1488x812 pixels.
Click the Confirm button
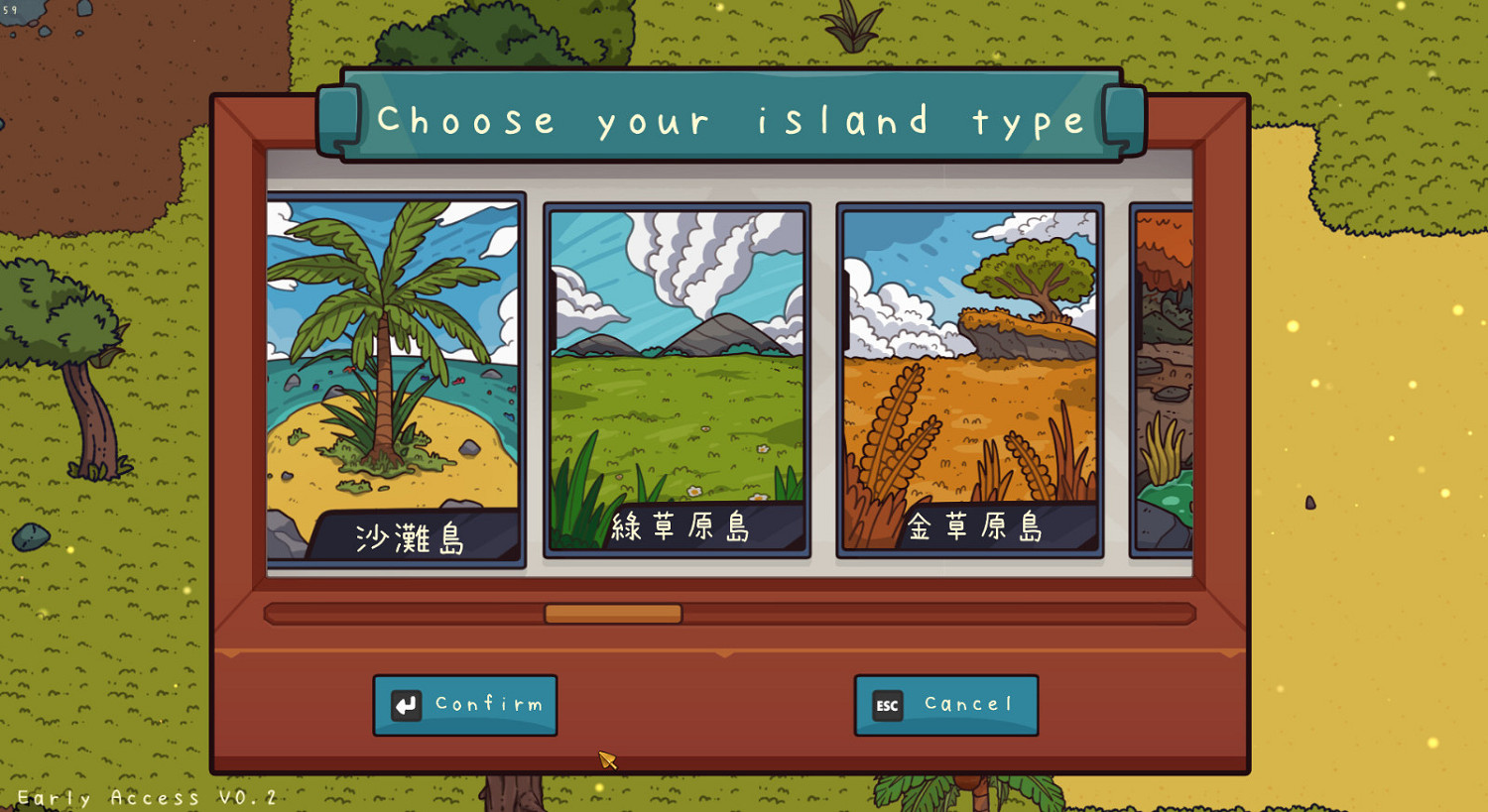(x=466, y=704)
